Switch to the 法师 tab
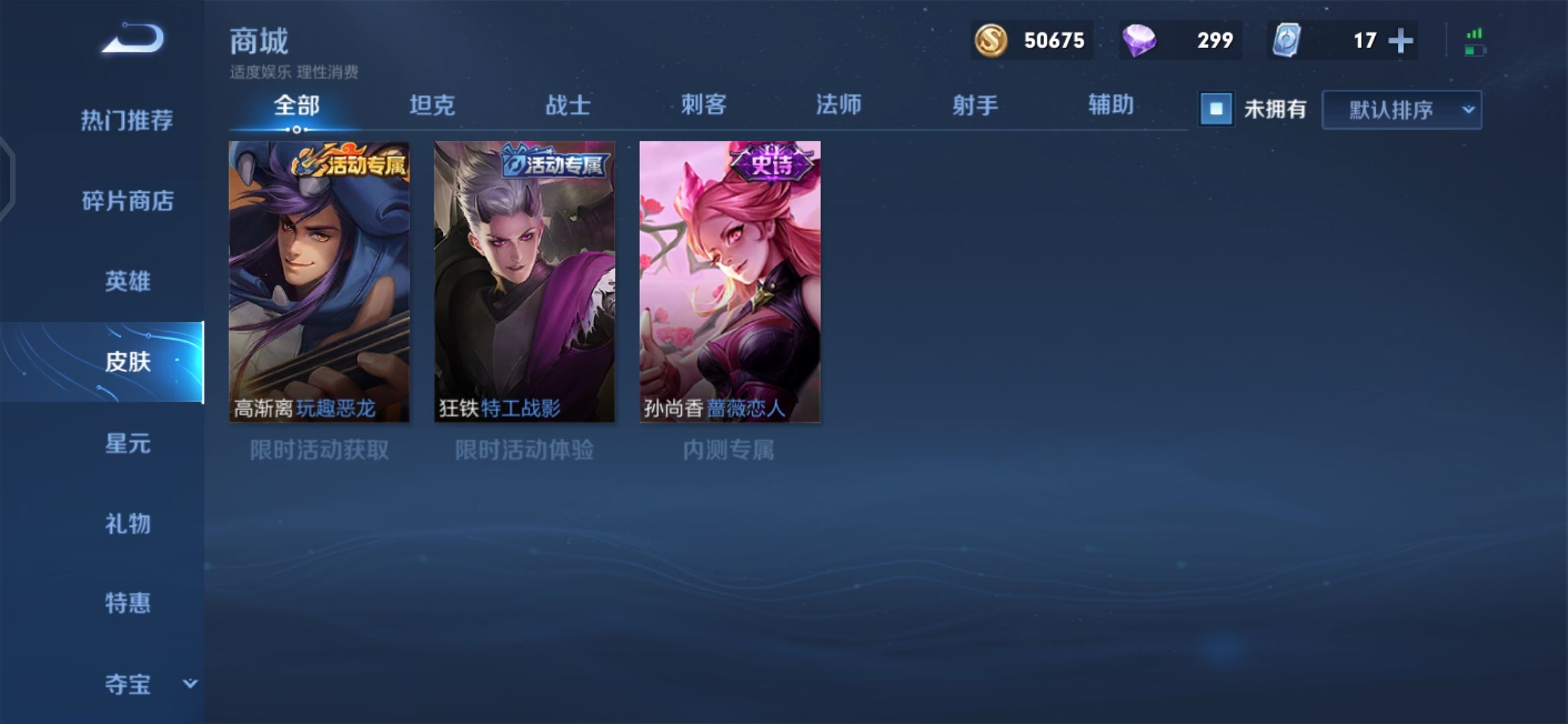Image resolution: width=1568 pixels, height=724 pixels. pos(838,105)
